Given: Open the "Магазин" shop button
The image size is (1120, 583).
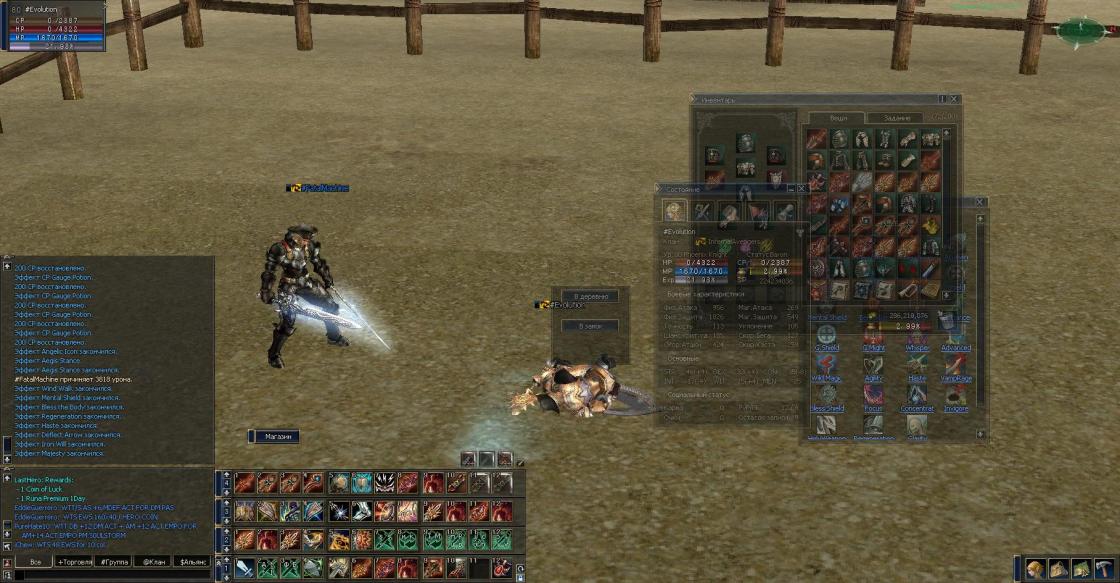Looking at the screenshot, I should point(273,437).
